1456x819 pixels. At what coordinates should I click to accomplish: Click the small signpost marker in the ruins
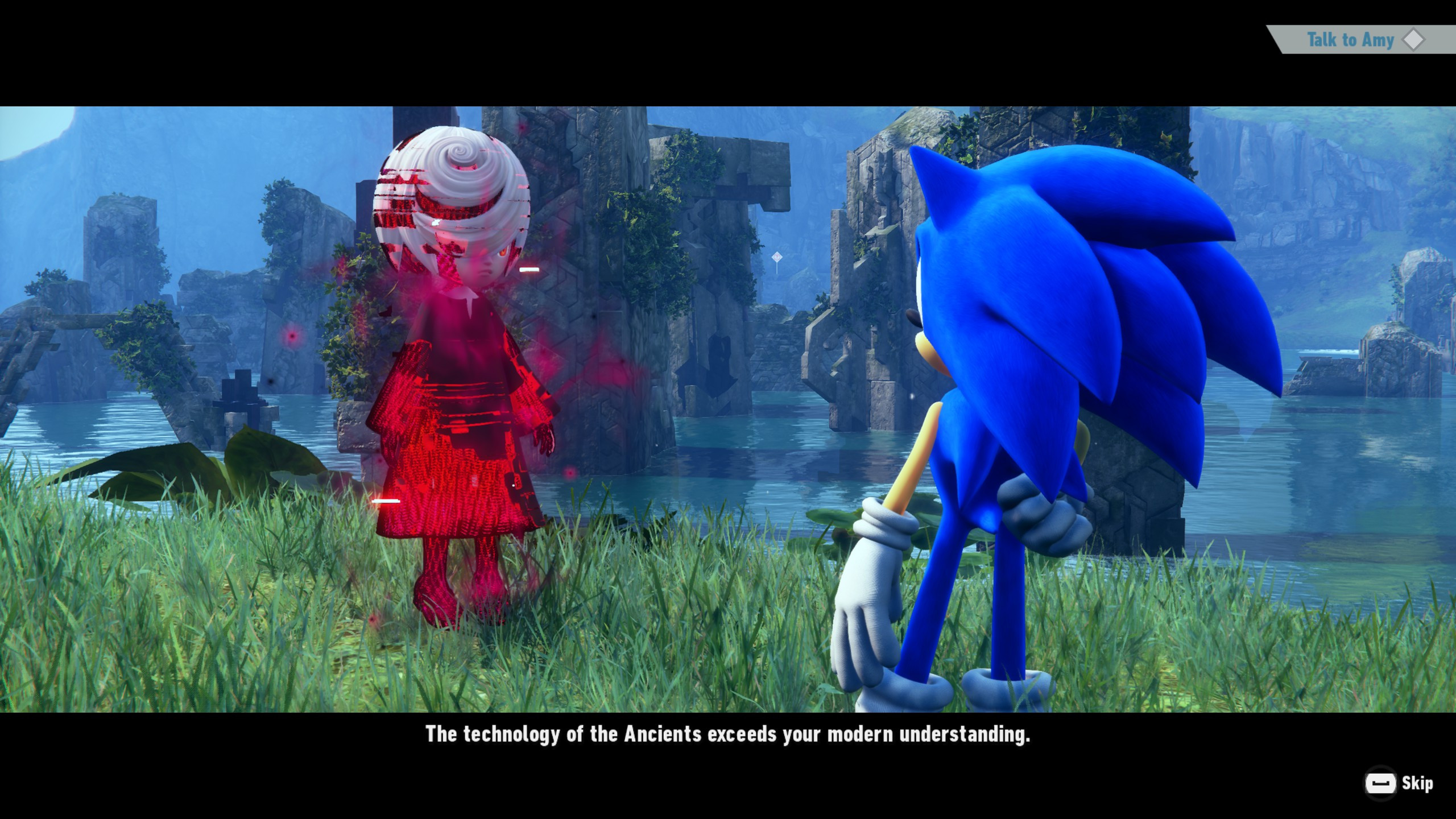[776, 257]
